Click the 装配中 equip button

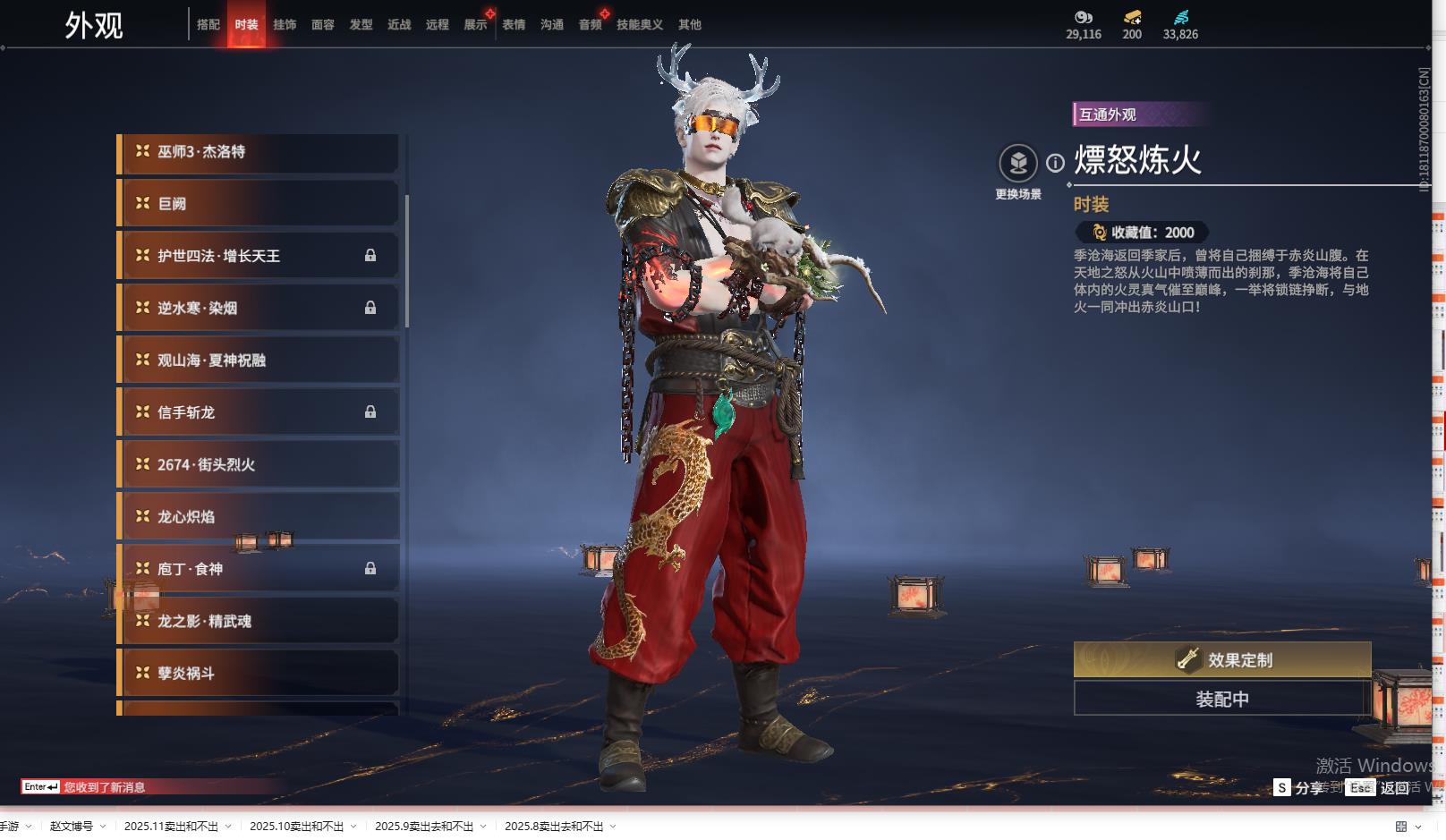click(1222, 699)
